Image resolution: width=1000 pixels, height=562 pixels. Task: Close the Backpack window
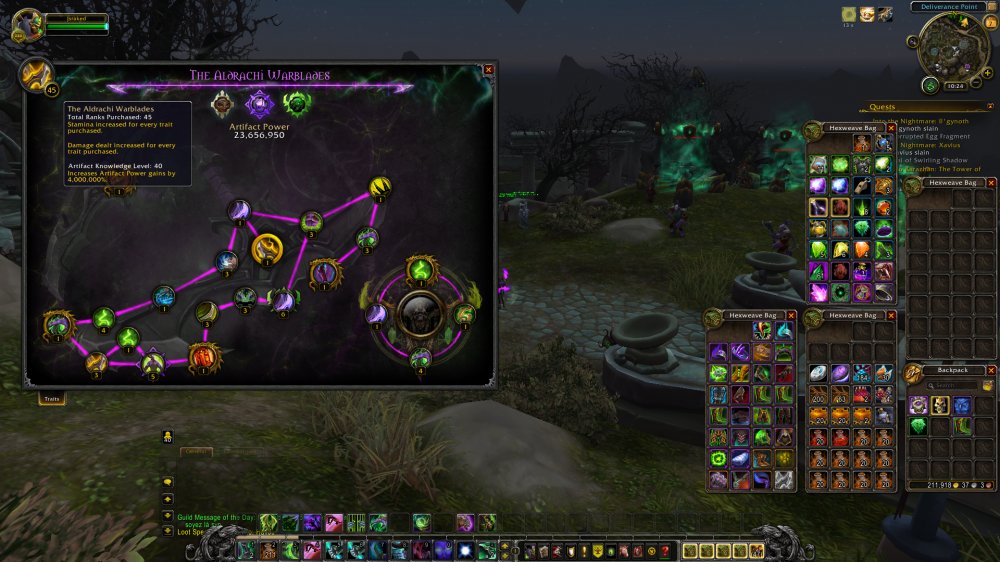tap(991, 370)
